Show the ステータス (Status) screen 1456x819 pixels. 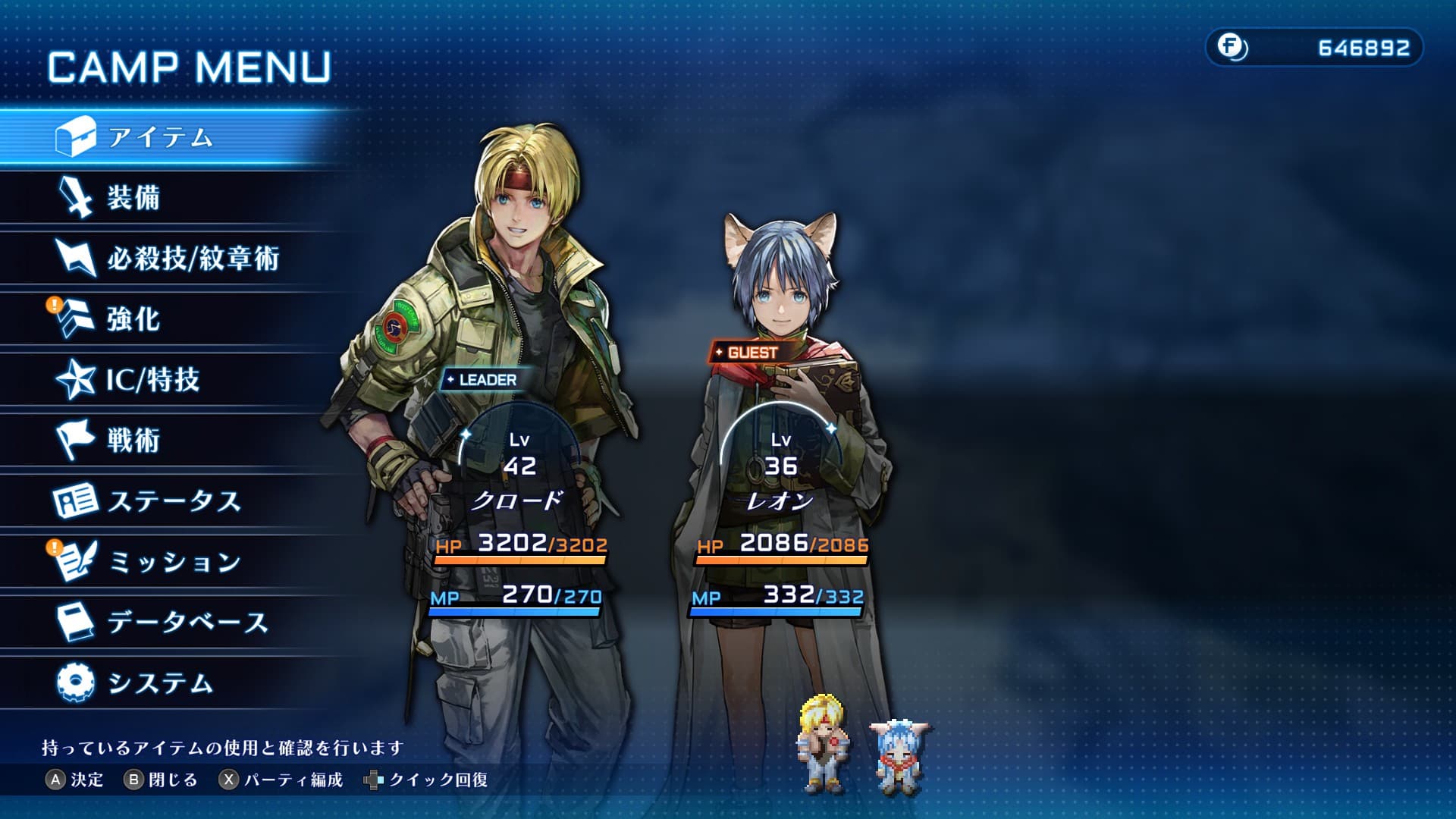click(x=174, y=501)
